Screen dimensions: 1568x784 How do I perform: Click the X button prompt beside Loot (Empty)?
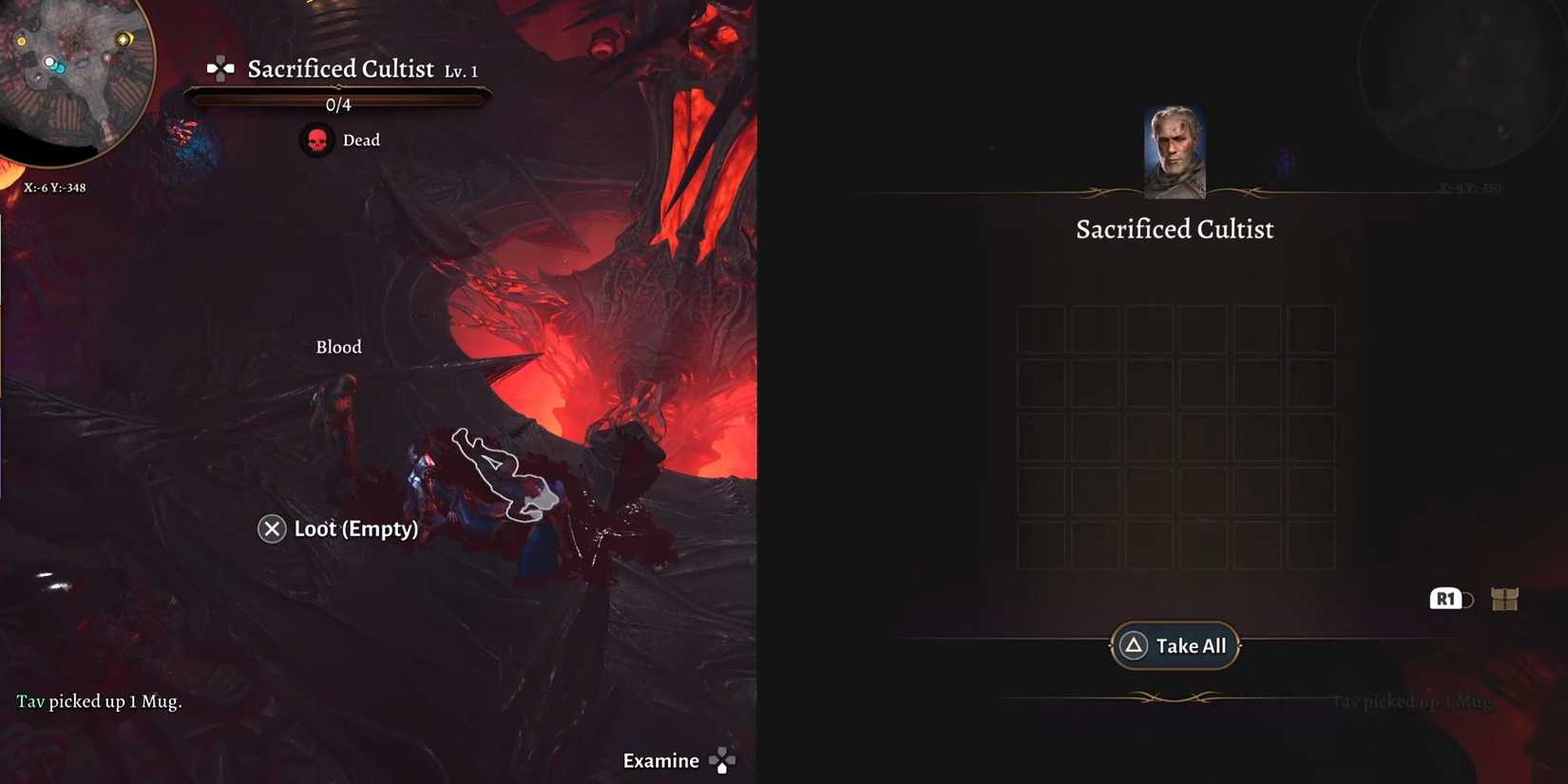[272, 528]
